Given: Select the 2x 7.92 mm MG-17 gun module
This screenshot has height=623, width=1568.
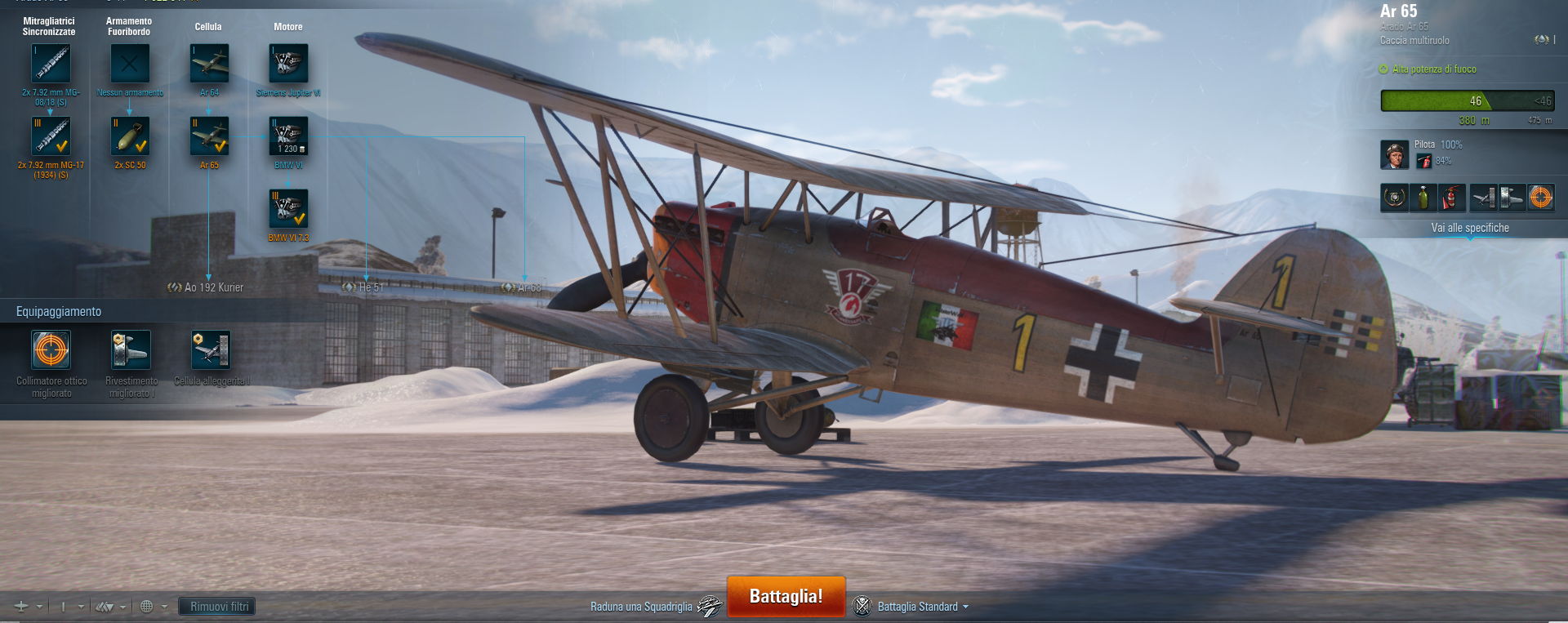Looking at the screenshot, I should point(51,136).
